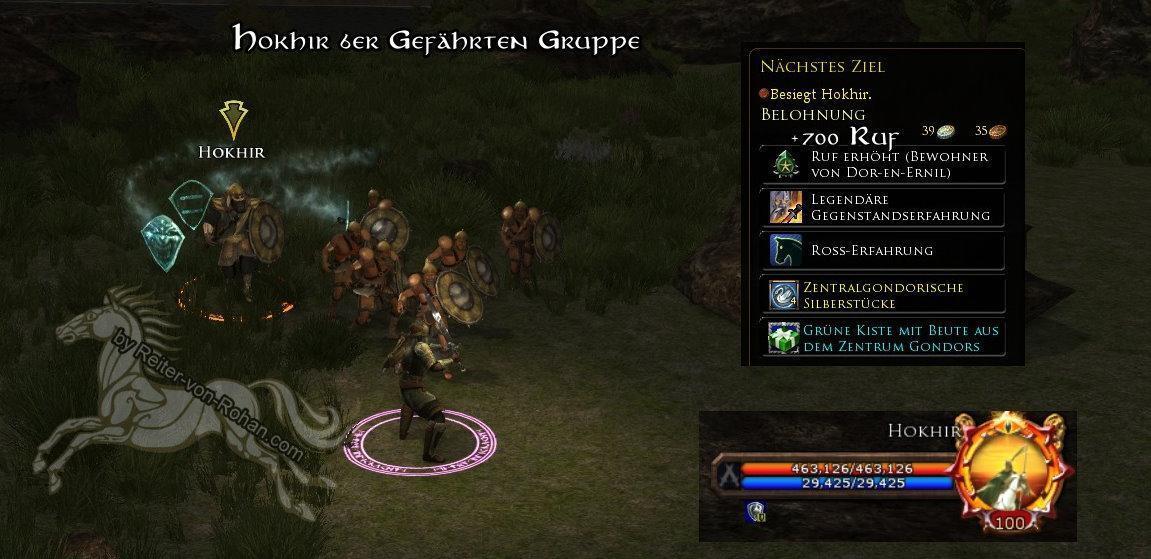Open the Grüne Kiste mit Beute reward

(883, 338)
